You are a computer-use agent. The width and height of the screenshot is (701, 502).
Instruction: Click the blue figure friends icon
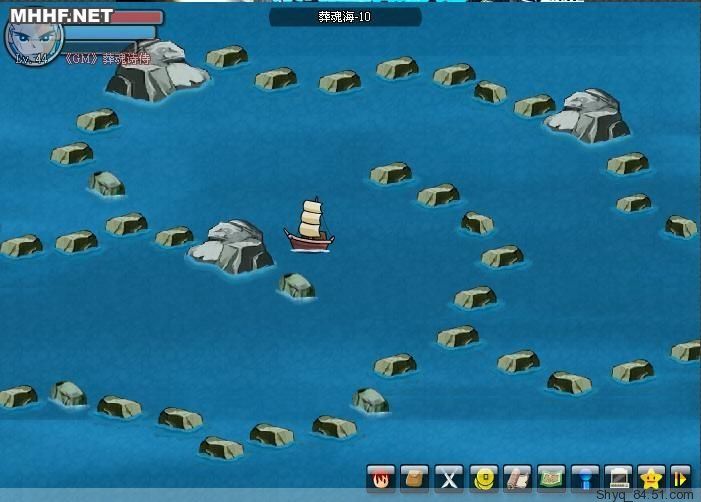click(x=585, y=477)
